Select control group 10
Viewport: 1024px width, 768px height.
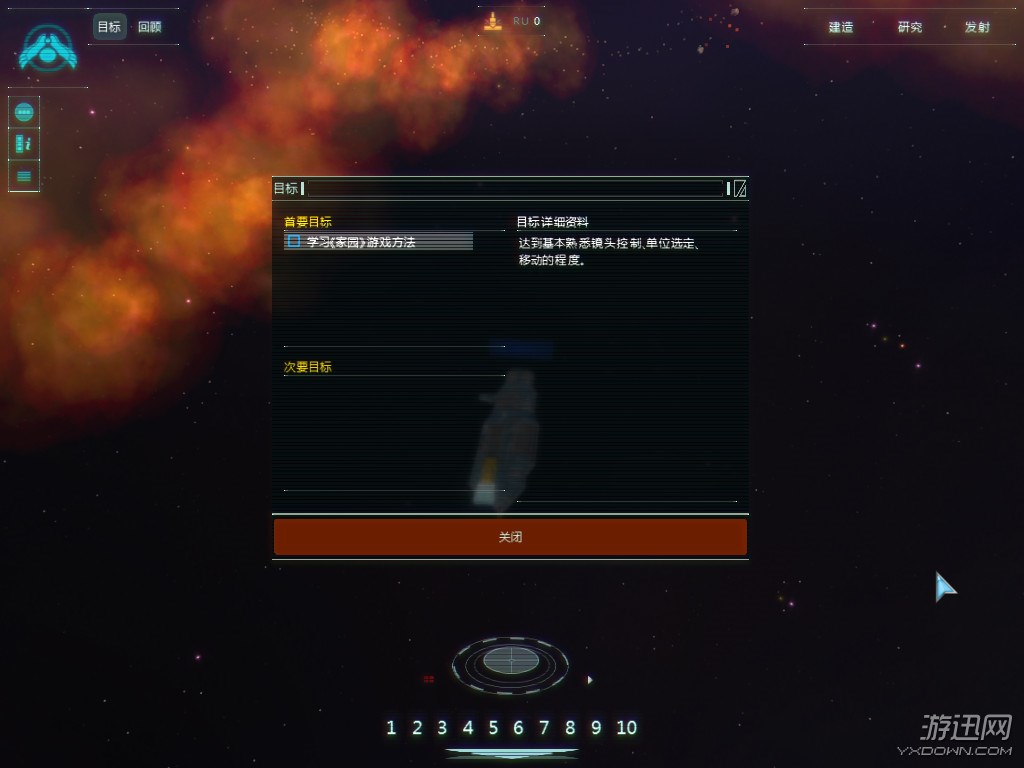point(626,727)
